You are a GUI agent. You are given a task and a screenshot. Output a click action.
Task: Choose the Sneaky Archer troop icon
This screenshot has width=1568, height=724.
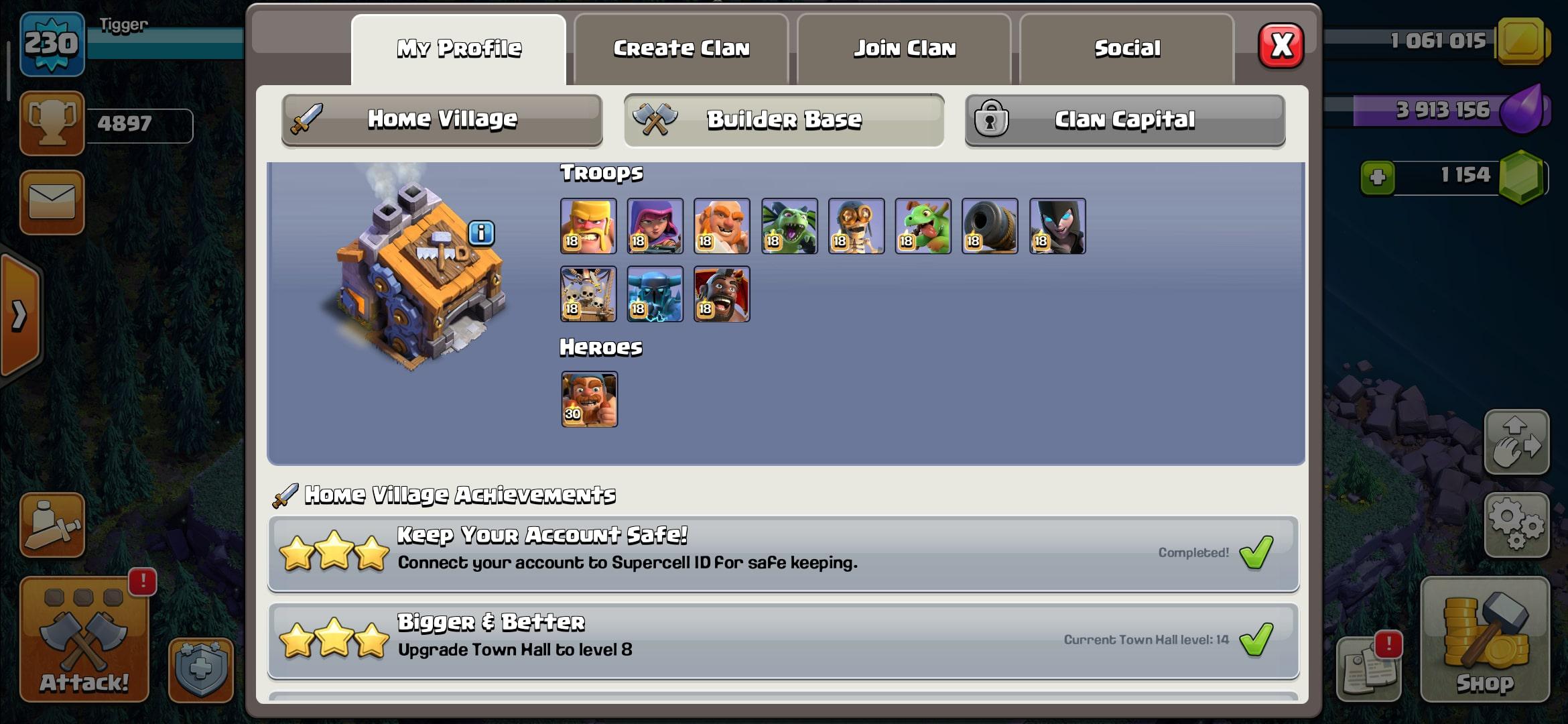(655, 227)
